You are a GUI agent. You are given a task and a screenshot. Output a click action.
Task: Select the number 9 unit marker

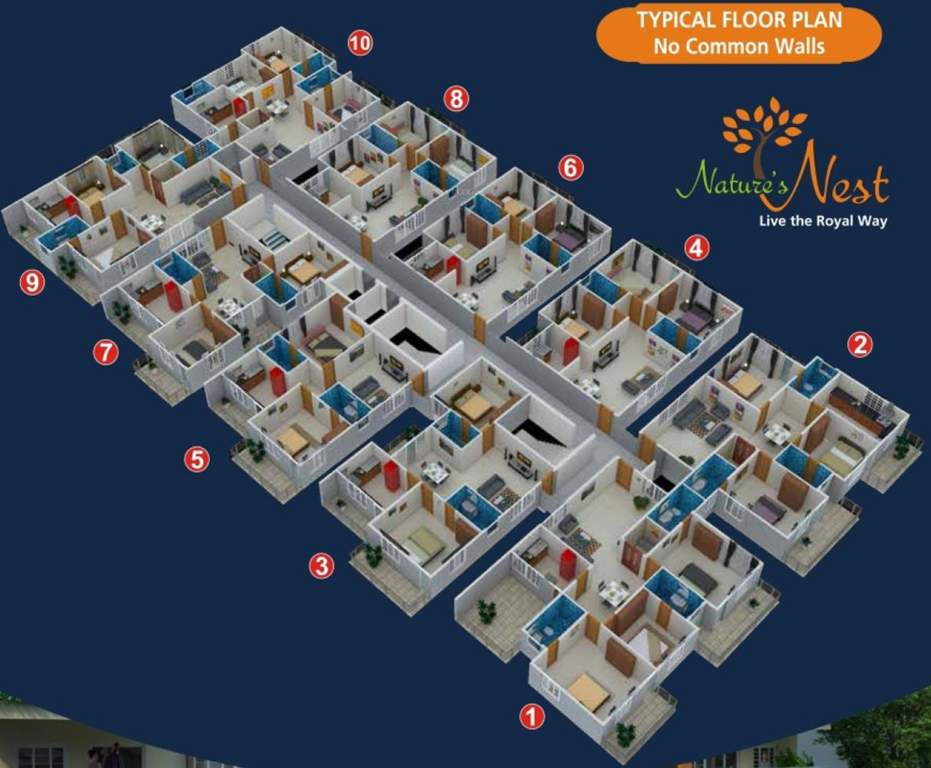coord(33,282)
